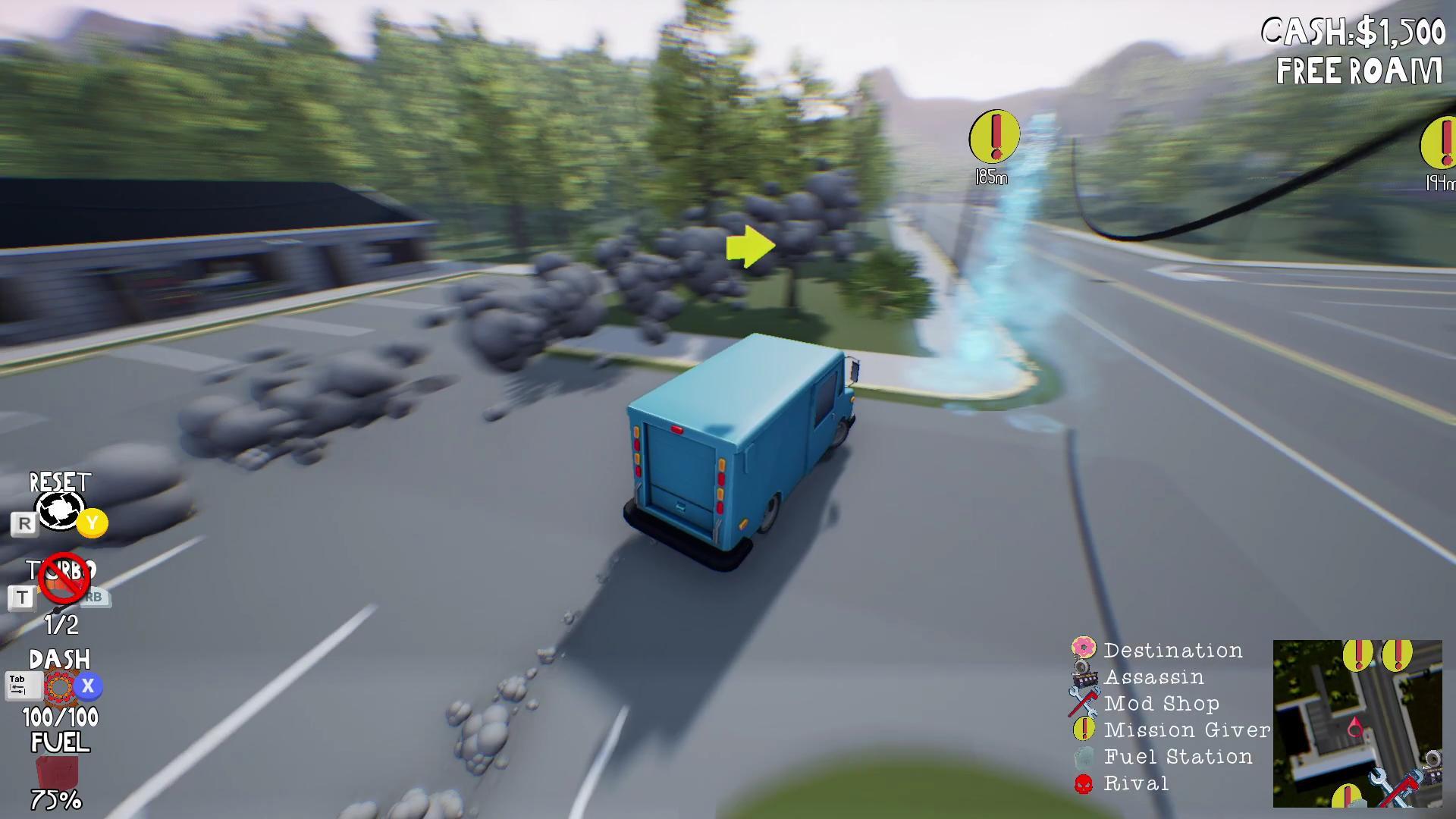Viewport: 1456px width, 819px height.
Task: Click the gear-shaped DASH icon
Action: (x=58, y=685)
